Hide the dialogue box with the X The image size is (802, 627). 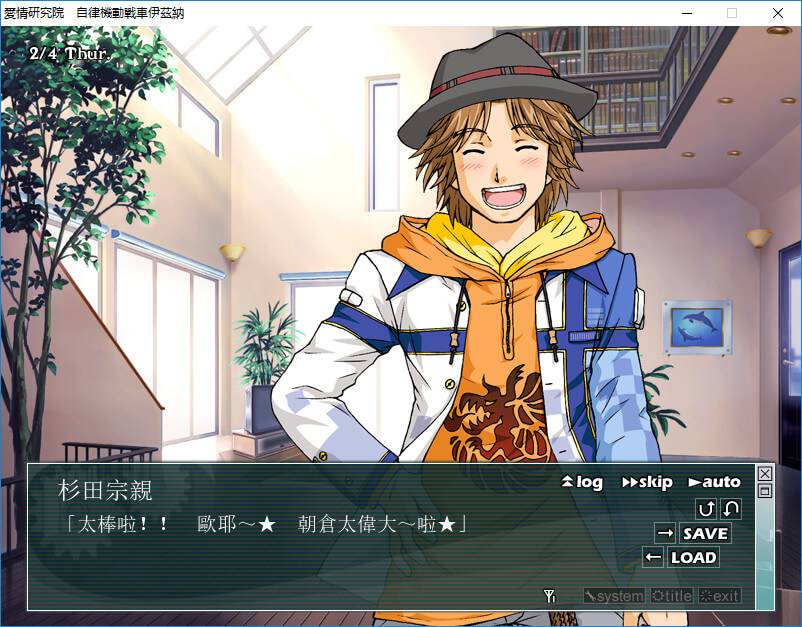[x=765, y=473]
